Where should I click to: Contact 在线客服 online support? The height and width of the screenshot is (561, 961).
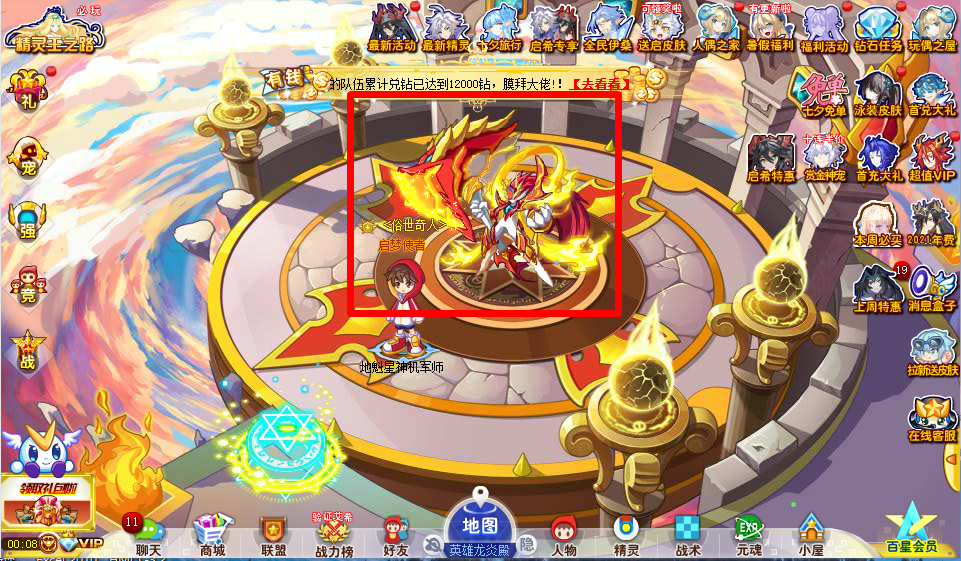(x=932, y=420)
